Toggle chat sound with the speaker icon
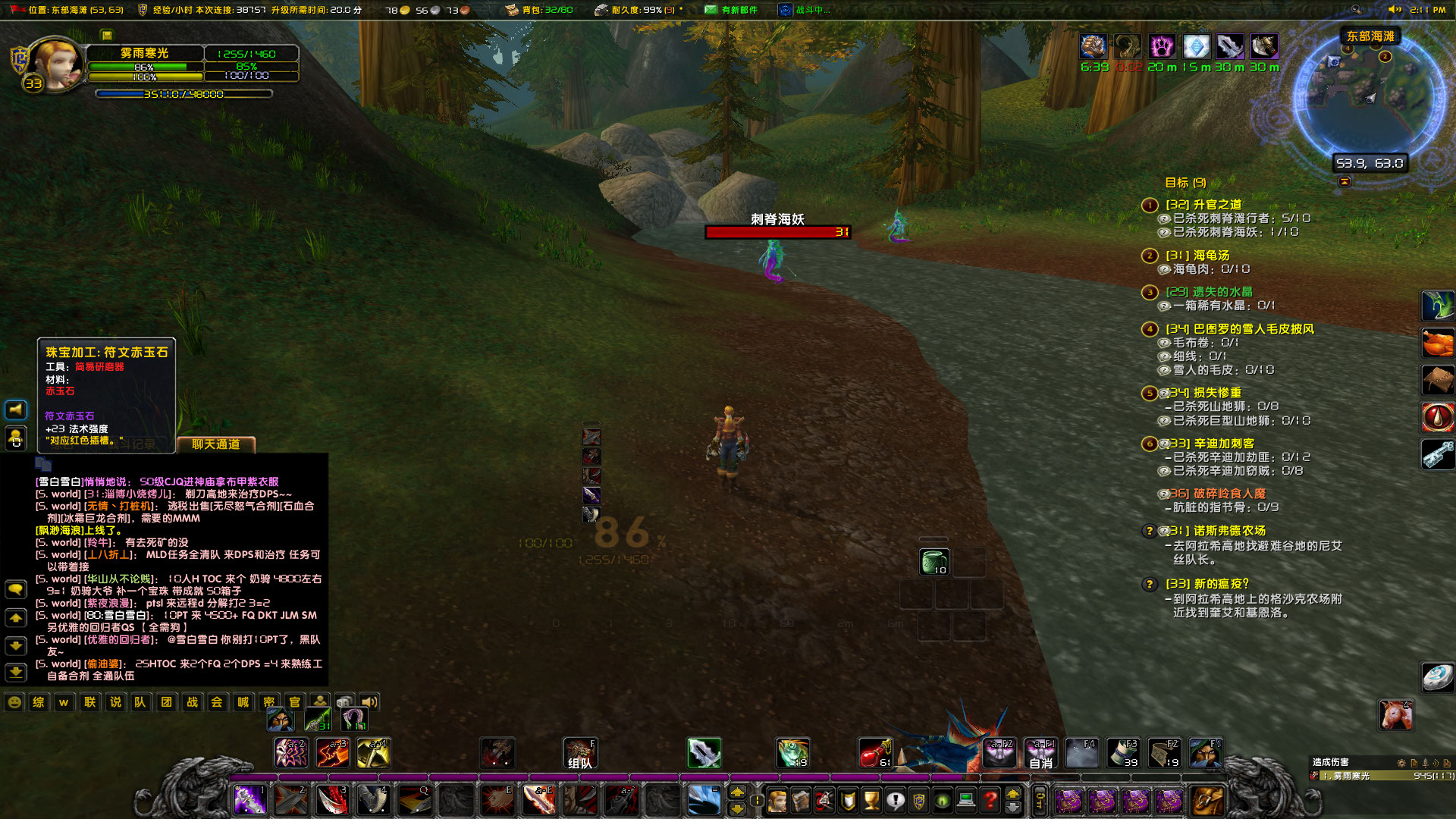Image resolution: width=1456 pixels, height=819 pixels. coord(370,702)
